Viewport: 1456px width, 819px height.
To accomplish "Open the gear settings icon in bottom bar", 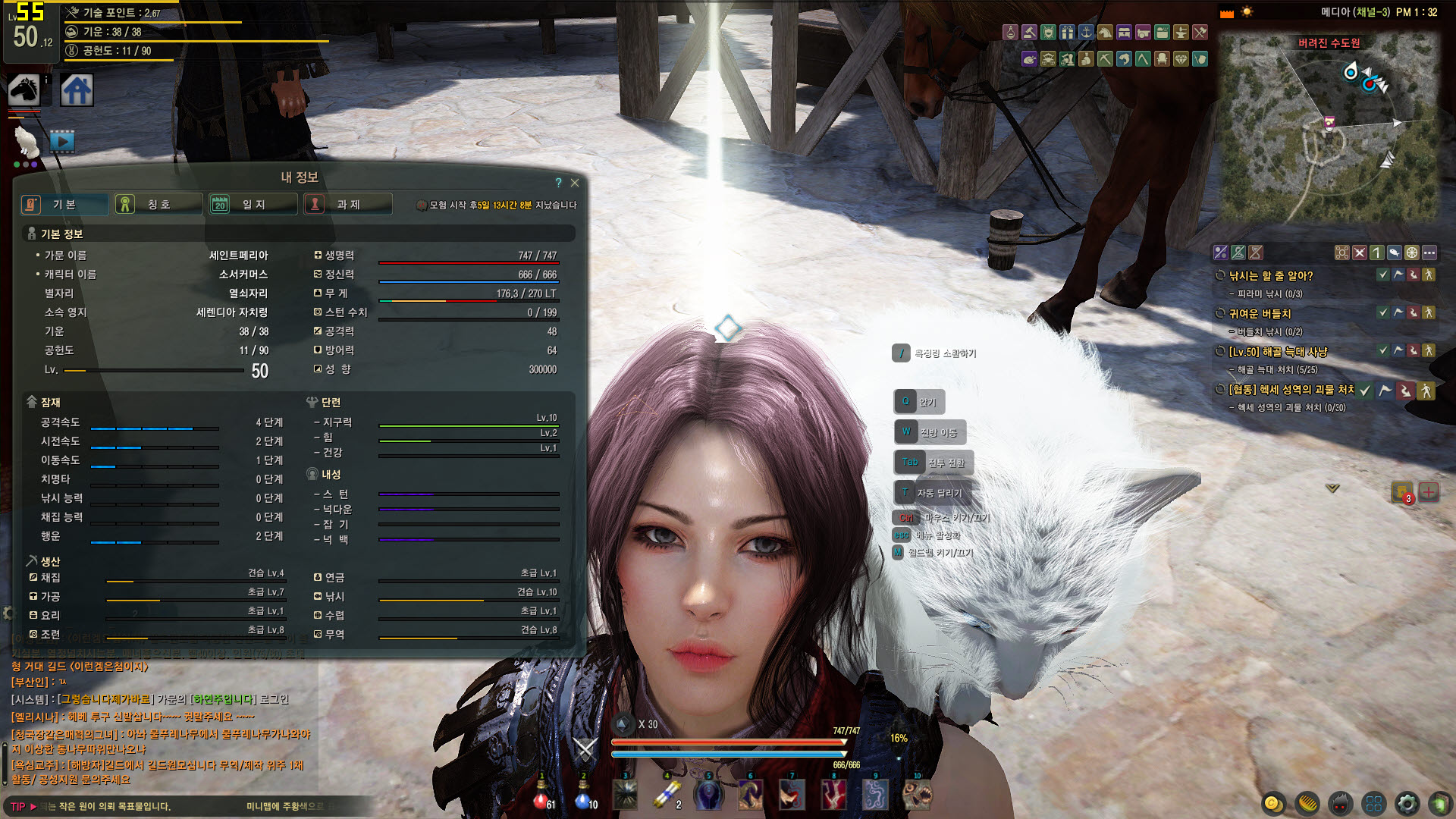I will 1407,803.
